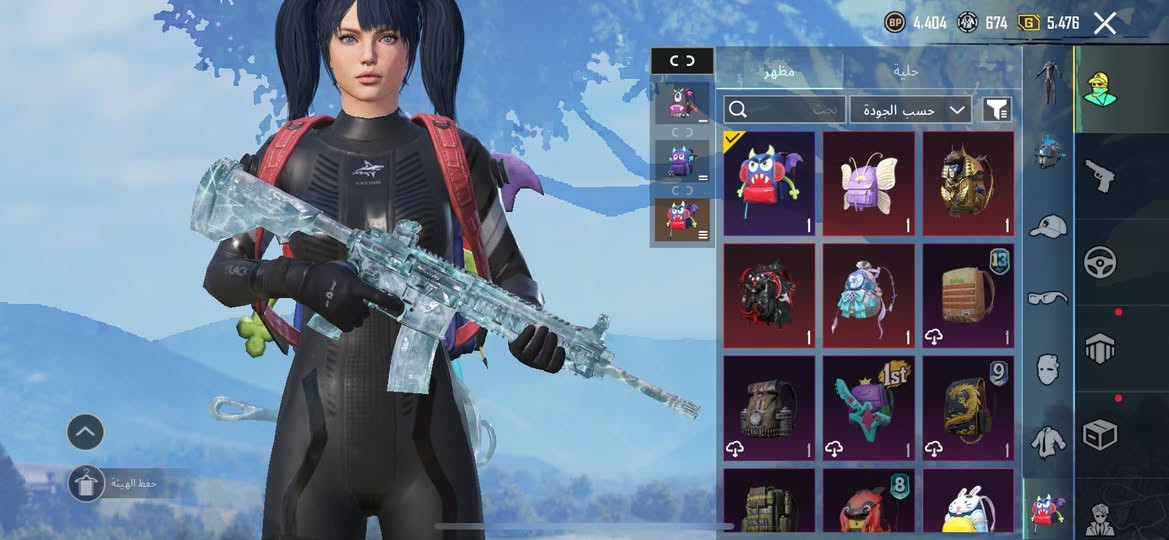1169x540 pixels.
Task: Switch to the حلية tab
Action: [905, 71]
